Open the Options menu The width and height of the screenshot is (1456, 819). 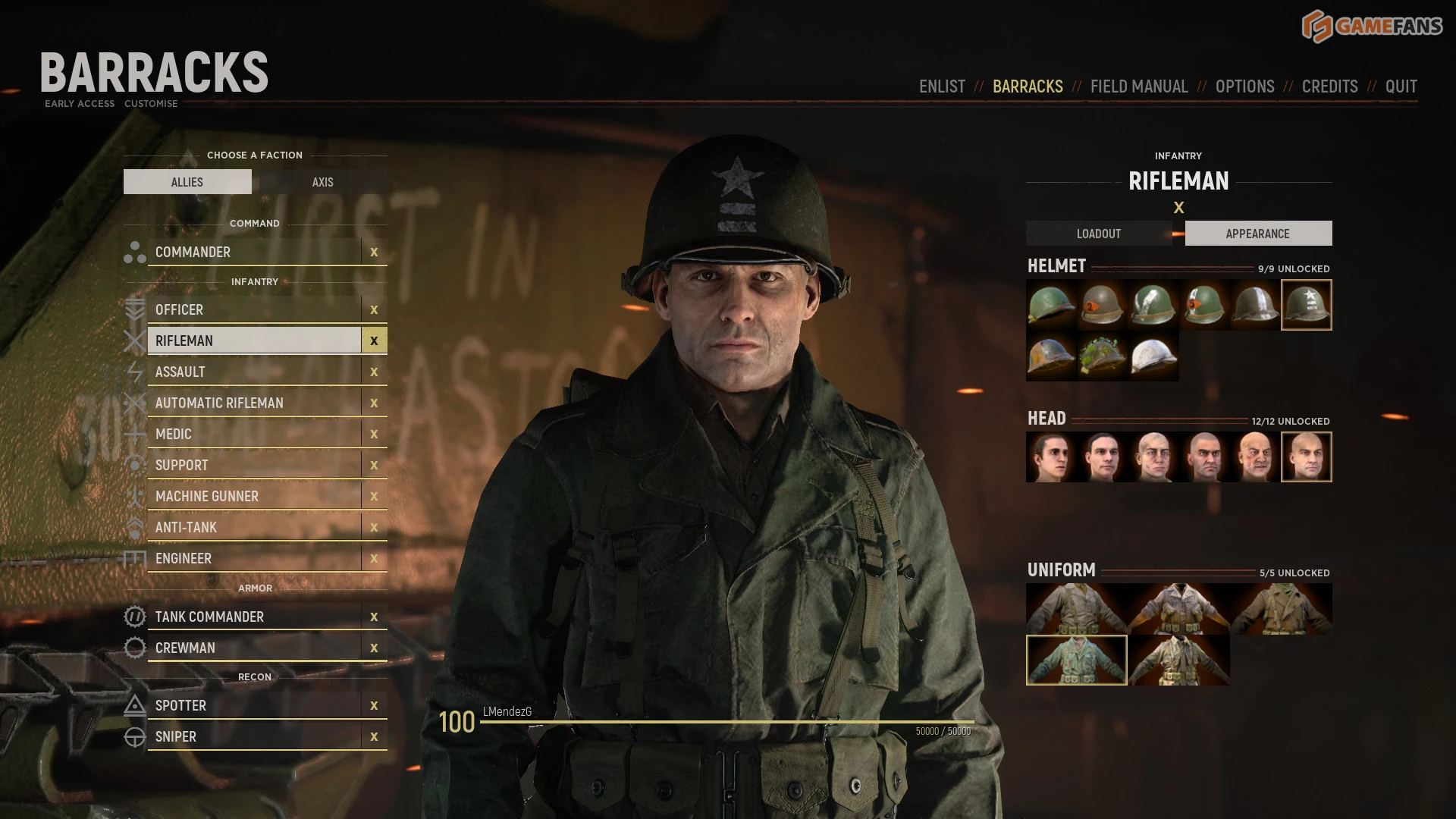pos(1244,86)
